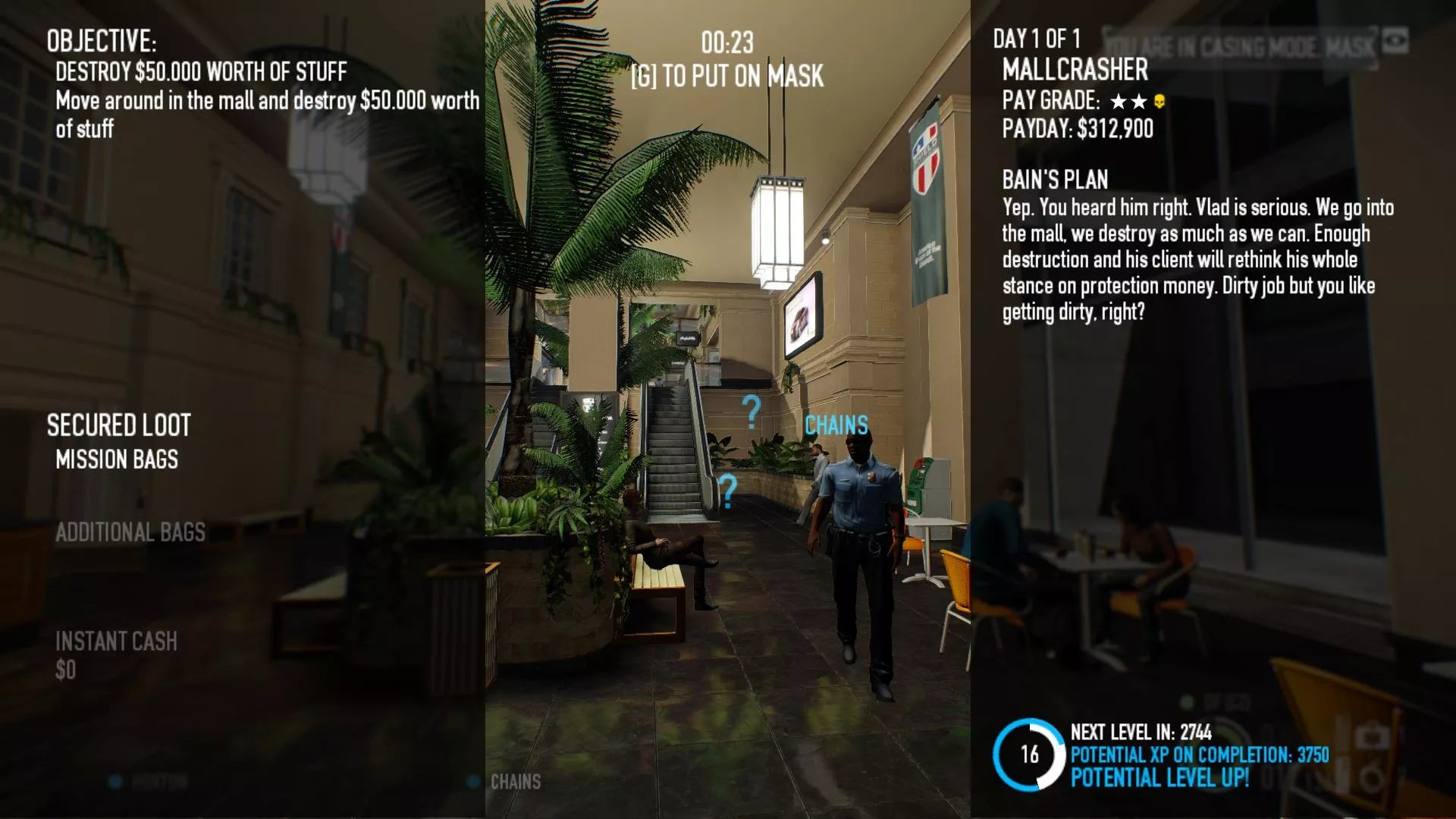Expand the SECURED LOOT section

(118, 425)
